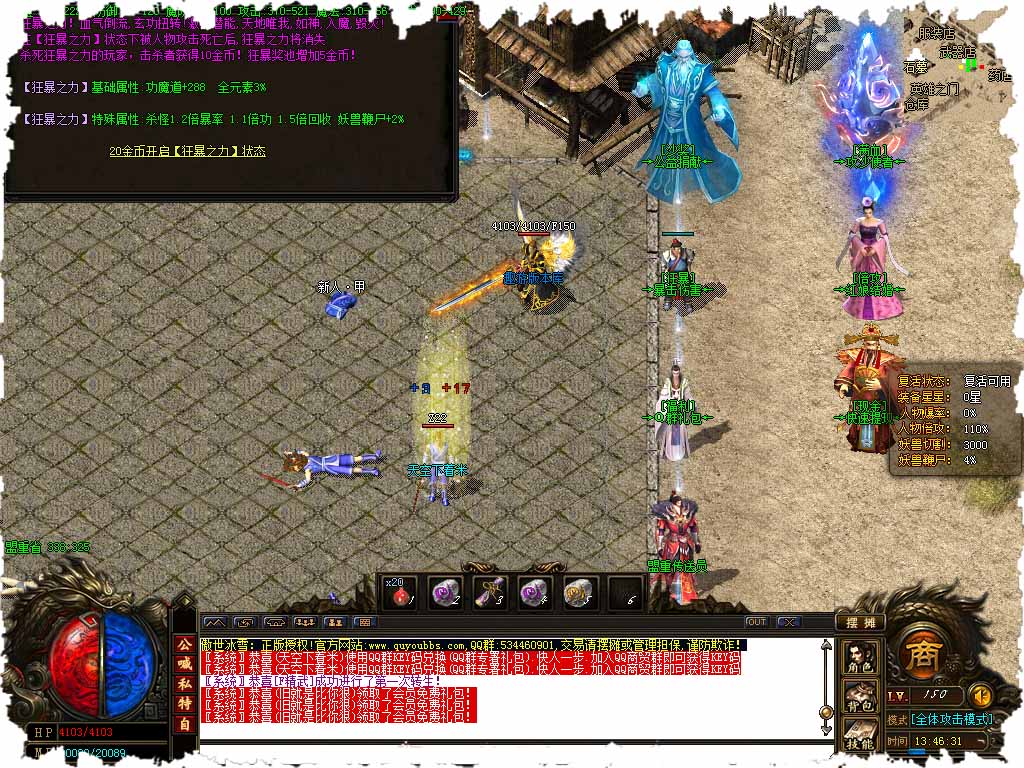Use the tied scroll in hotbar slot 3

pyautogui.click(x=490, y=594)
